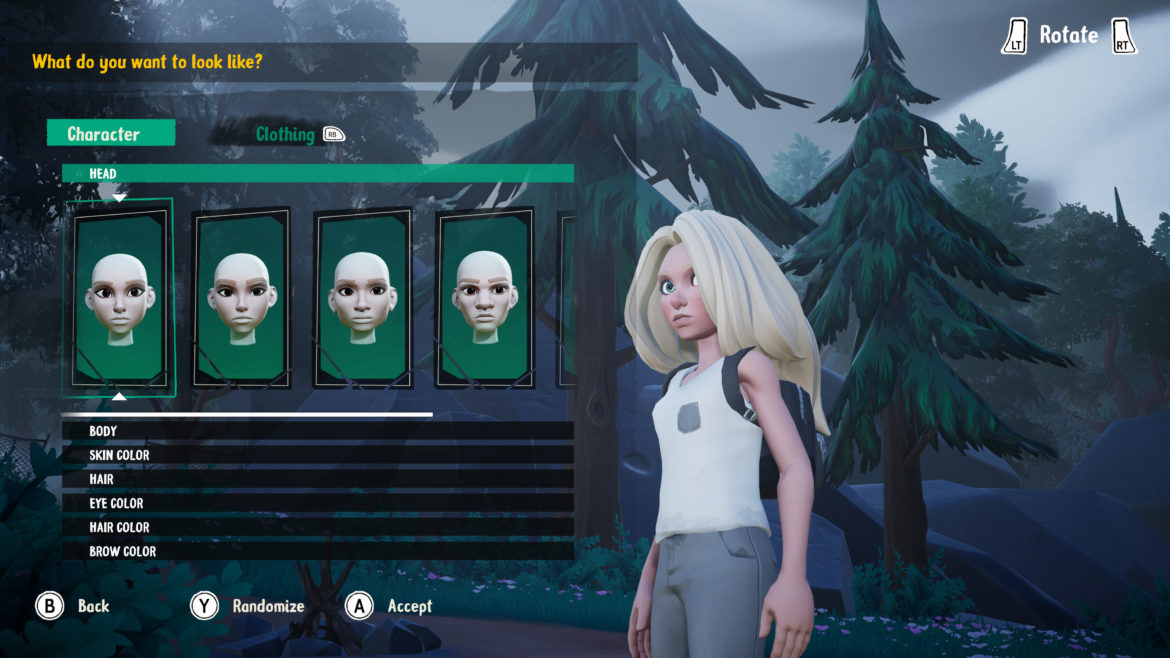Screen dimensions: 1170x658
Task: Expand the HAIR COLOR section
Action: point(317,527)
